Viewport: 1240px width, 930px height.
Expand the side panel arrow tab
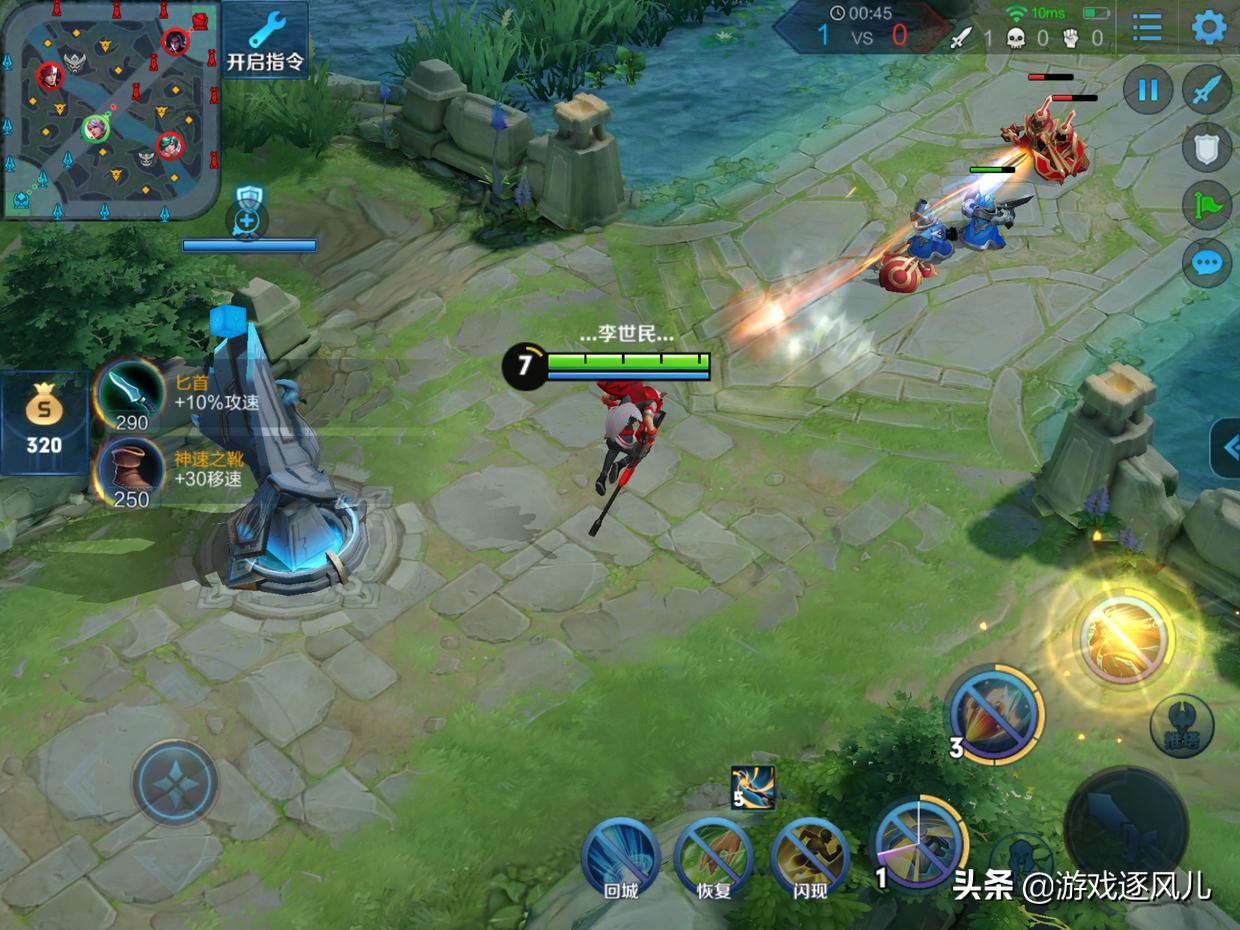click(x=1227, y=448)
